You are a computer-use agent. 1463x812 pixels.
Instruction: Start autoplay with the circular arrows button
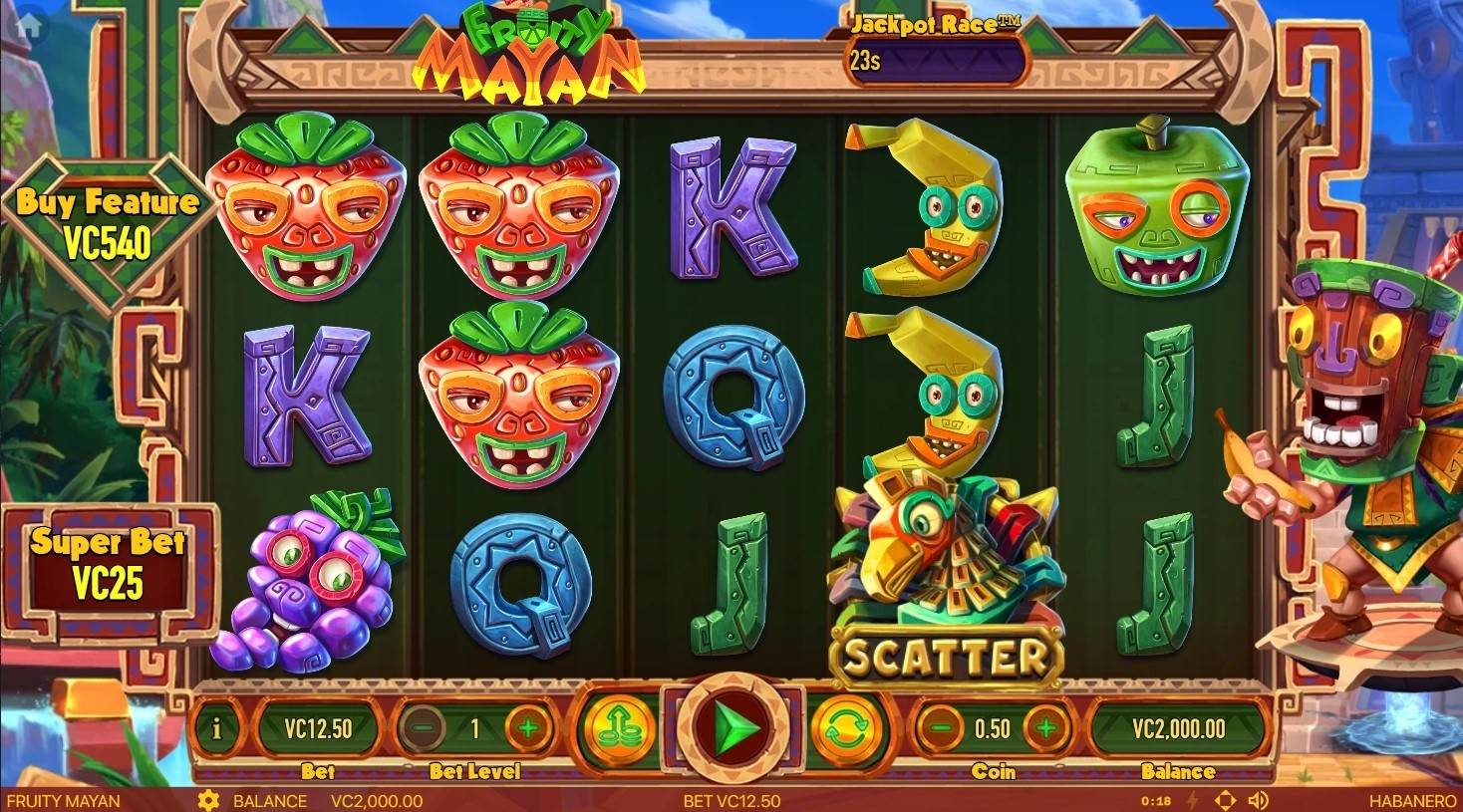point(849,726)
